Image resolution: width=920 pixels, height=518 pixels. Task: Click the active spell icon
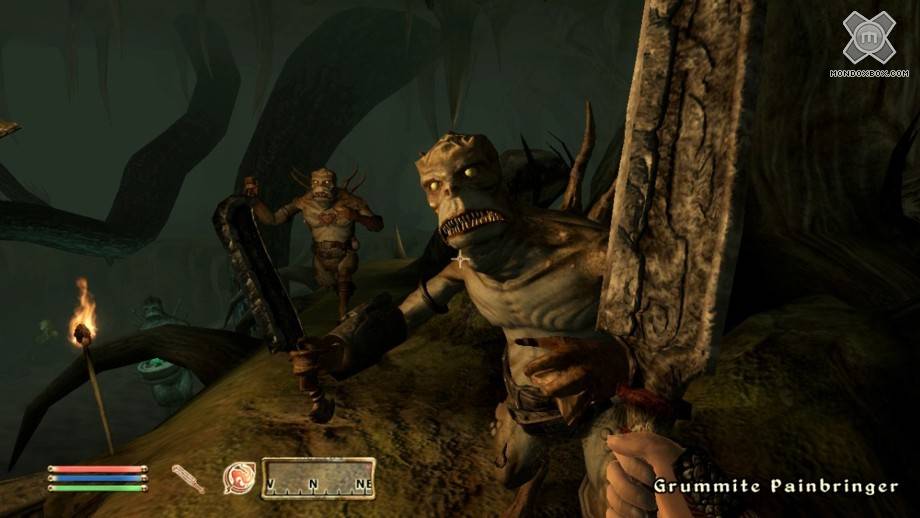coord(239,478)
